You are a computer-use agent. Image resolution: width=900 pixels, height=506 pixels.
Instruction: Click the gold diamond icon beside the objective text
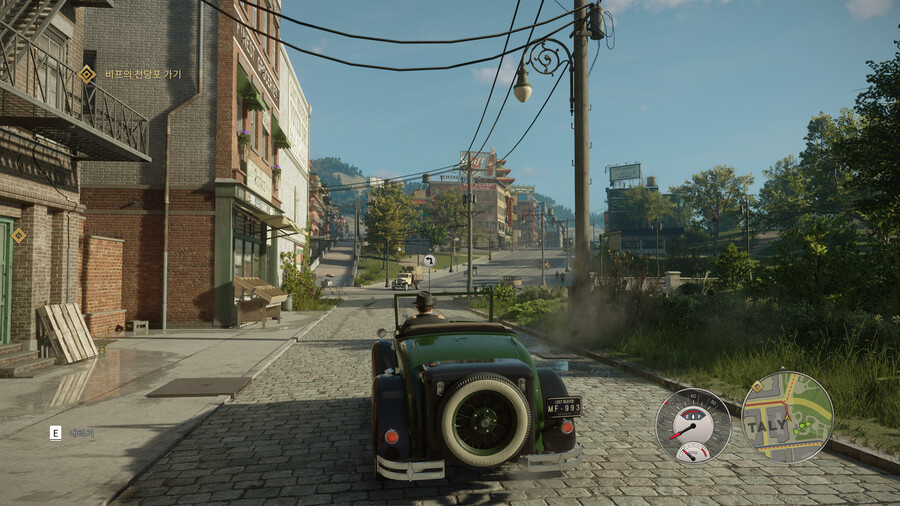87,74
